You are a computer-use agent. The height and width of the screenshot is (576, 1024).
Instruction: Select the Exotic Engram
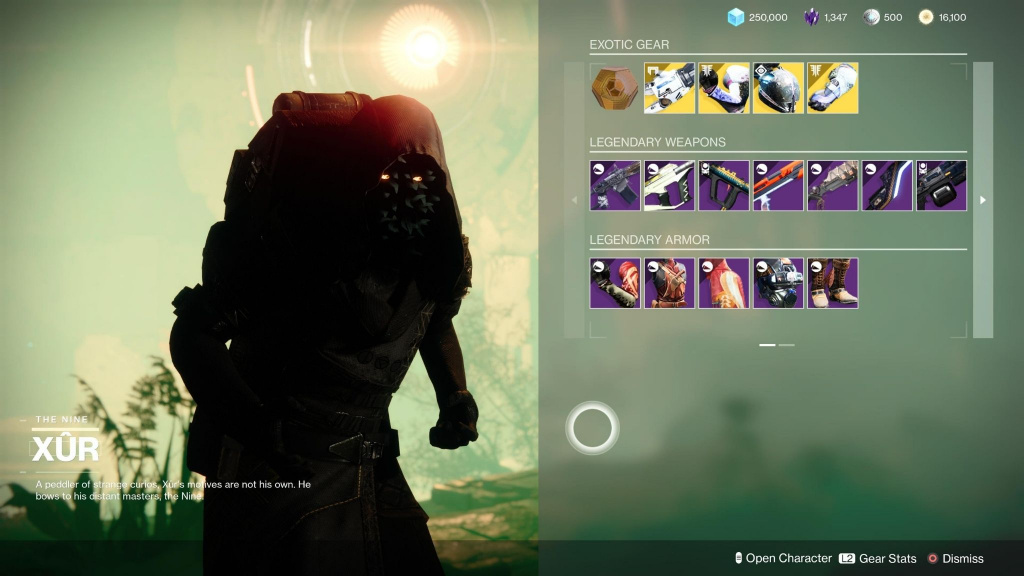click(x=614, y=88)
